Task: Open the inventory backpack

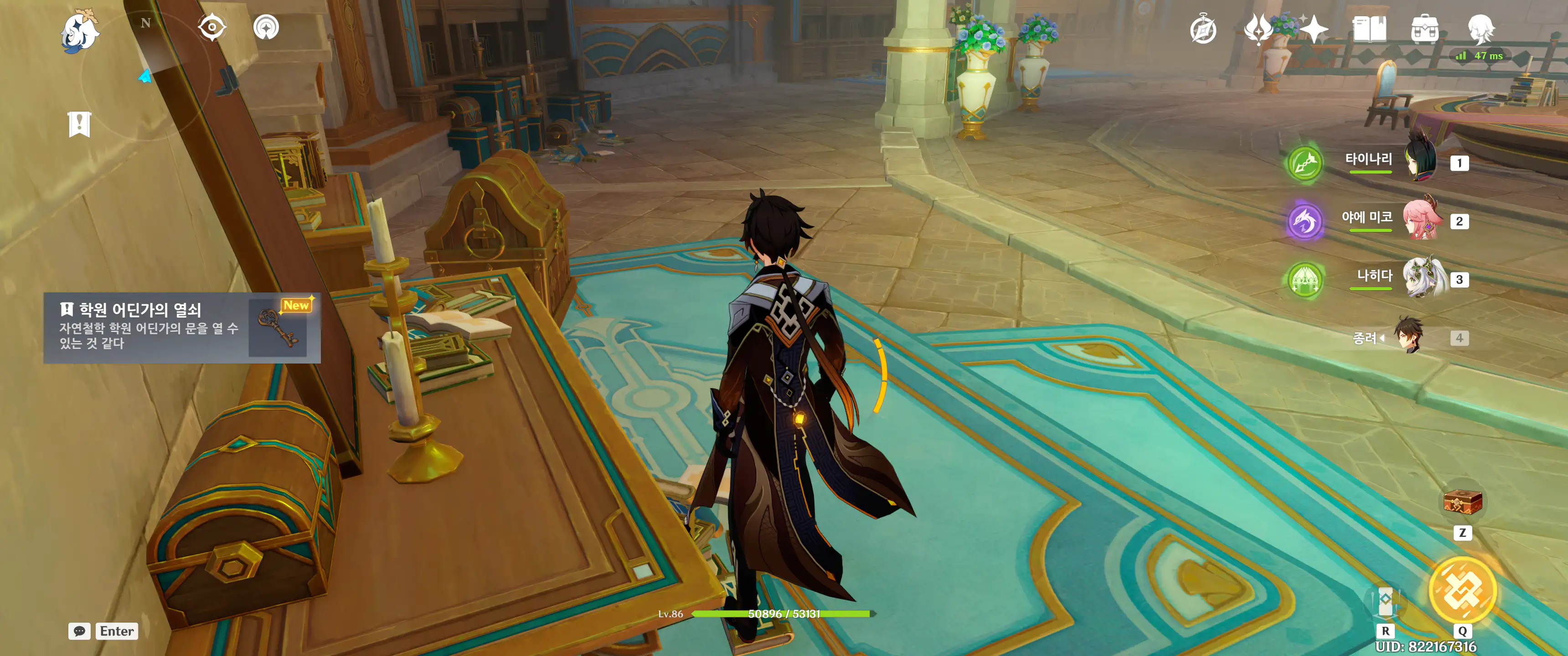Action: (1424, 29)
